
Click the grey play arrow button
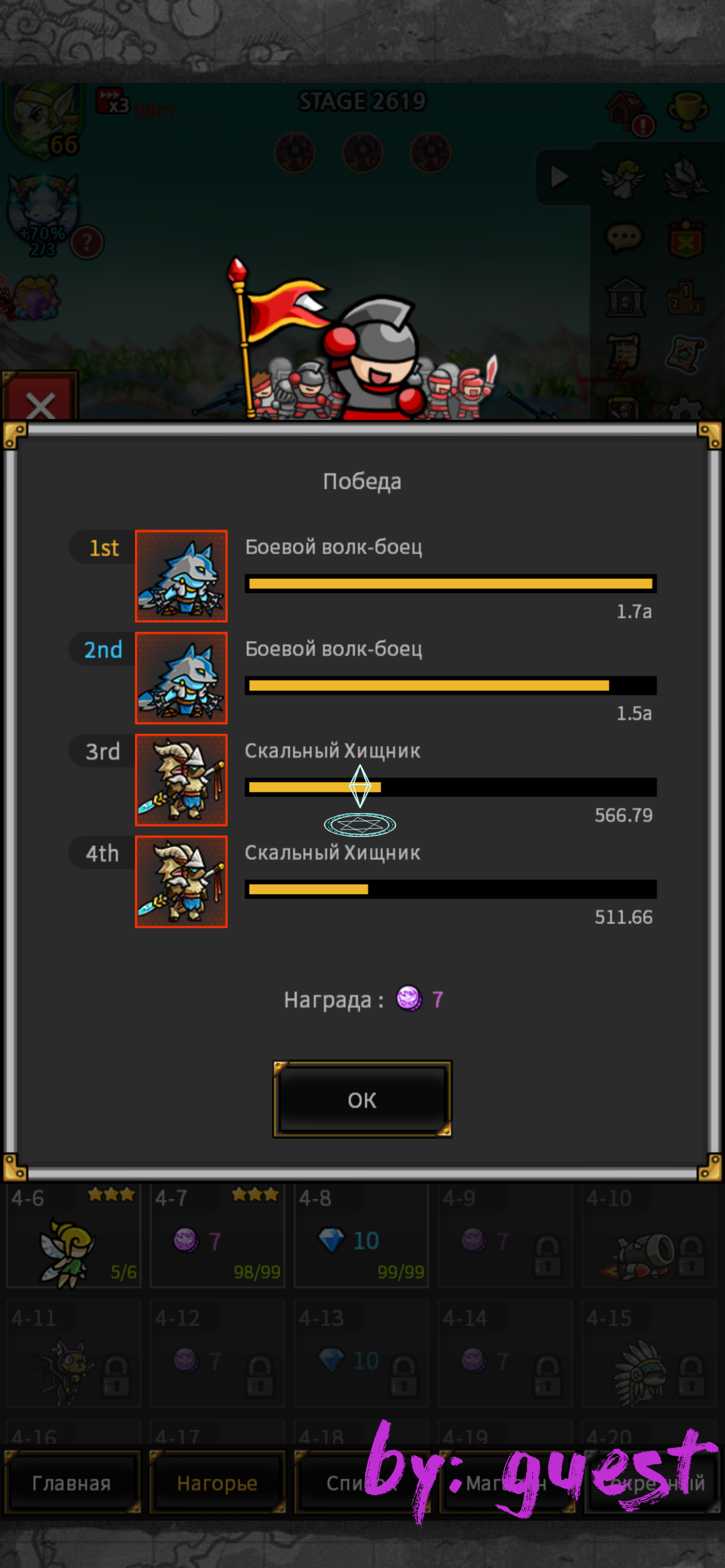(x=559, y=178)
